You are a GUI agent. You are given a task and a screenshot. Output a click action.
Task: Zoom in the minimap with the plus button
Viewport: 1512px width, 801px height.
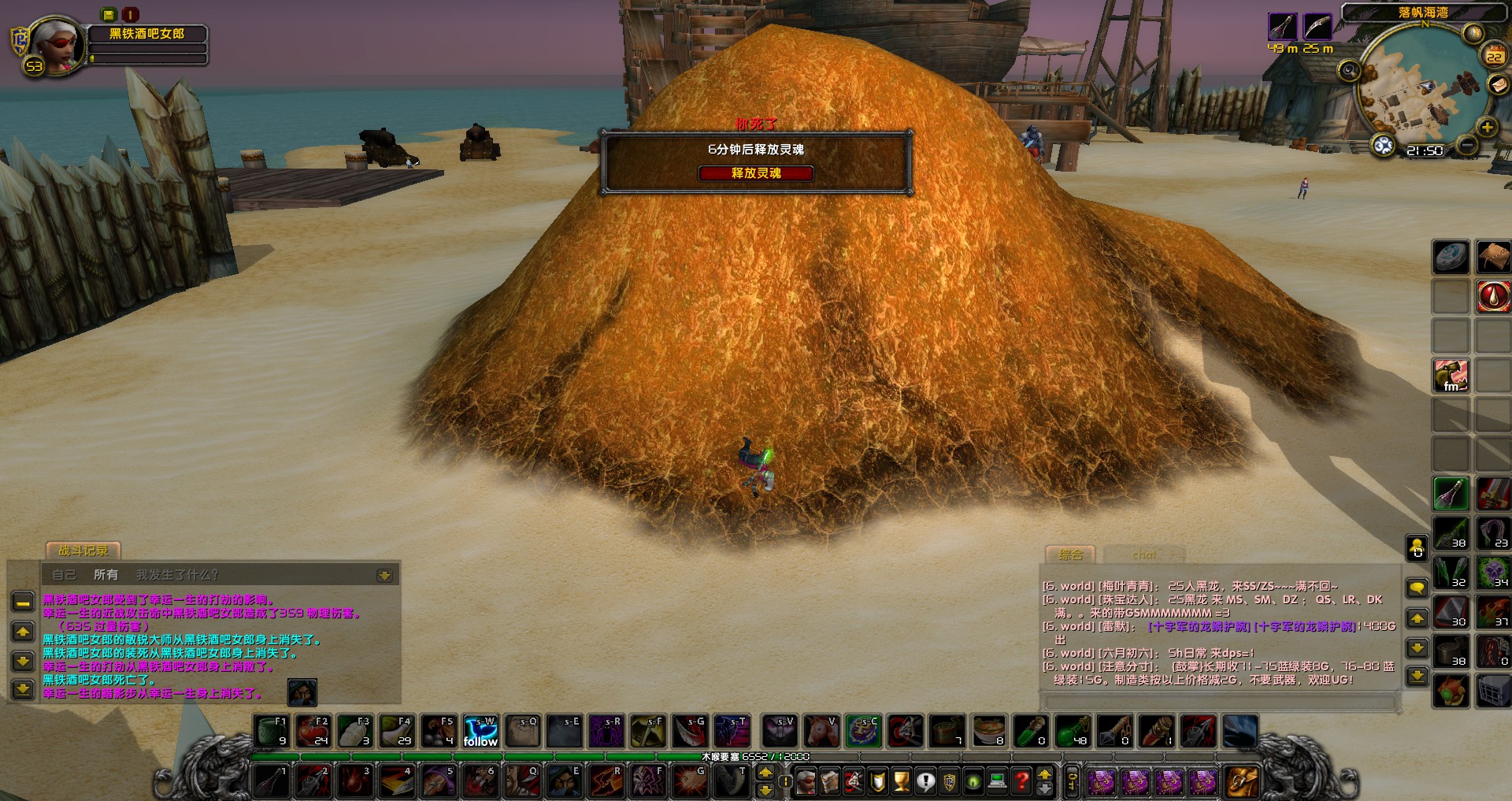(1487, 128)
